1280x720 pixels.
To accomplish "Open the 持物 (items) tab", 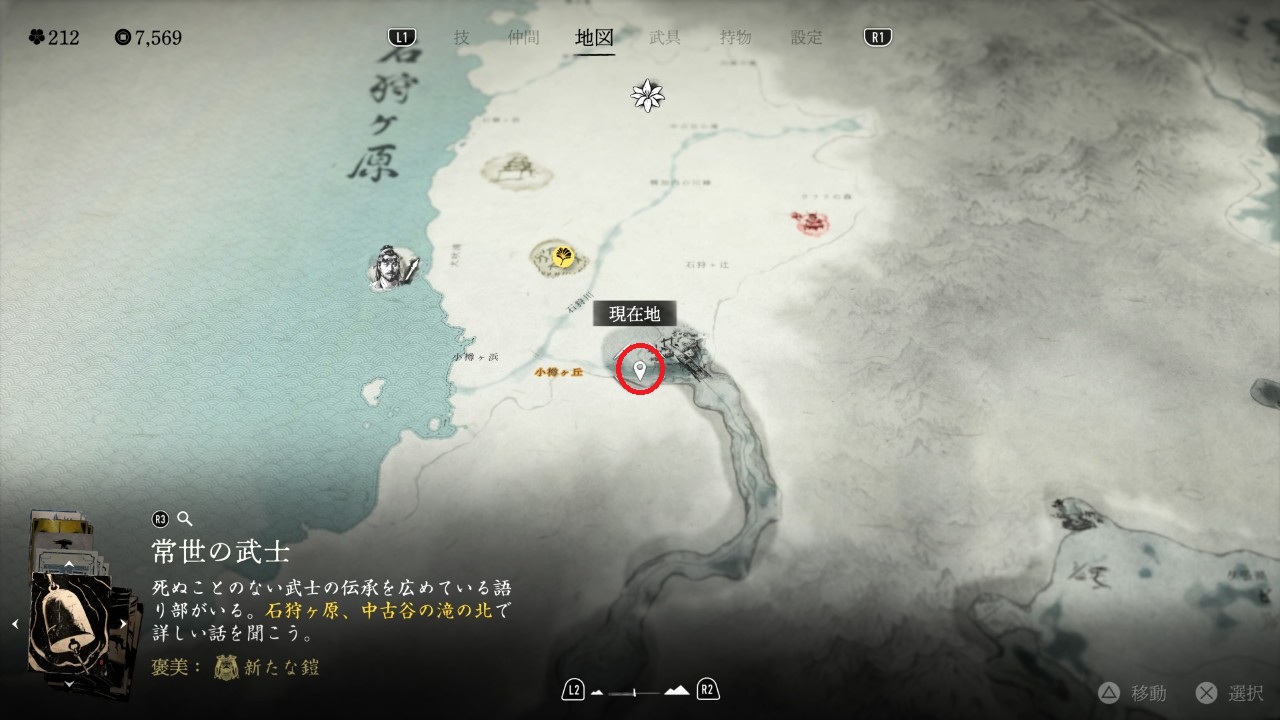I will 735,38.
